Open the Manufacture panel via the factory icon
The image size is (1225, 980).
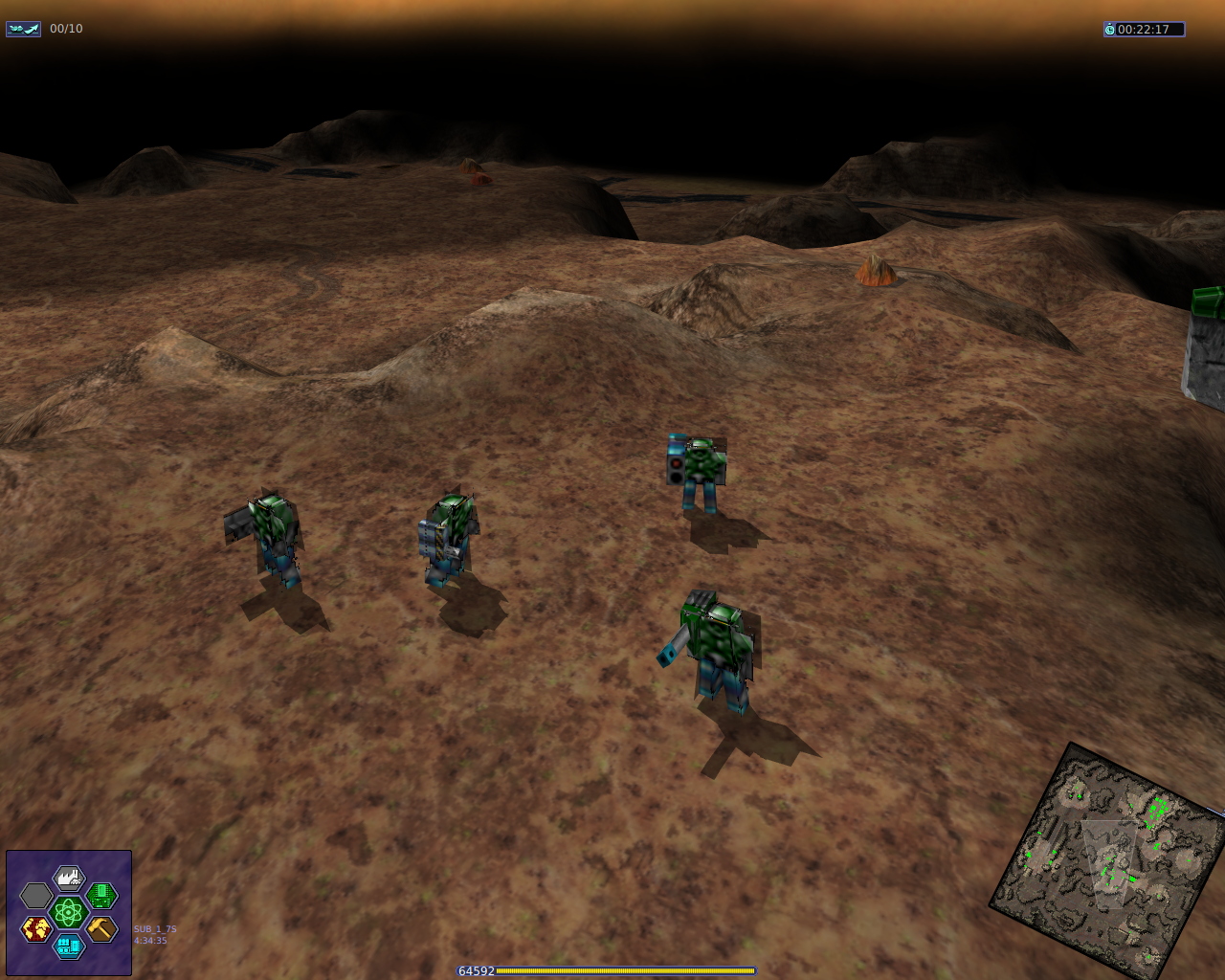(x=70, y=878)
